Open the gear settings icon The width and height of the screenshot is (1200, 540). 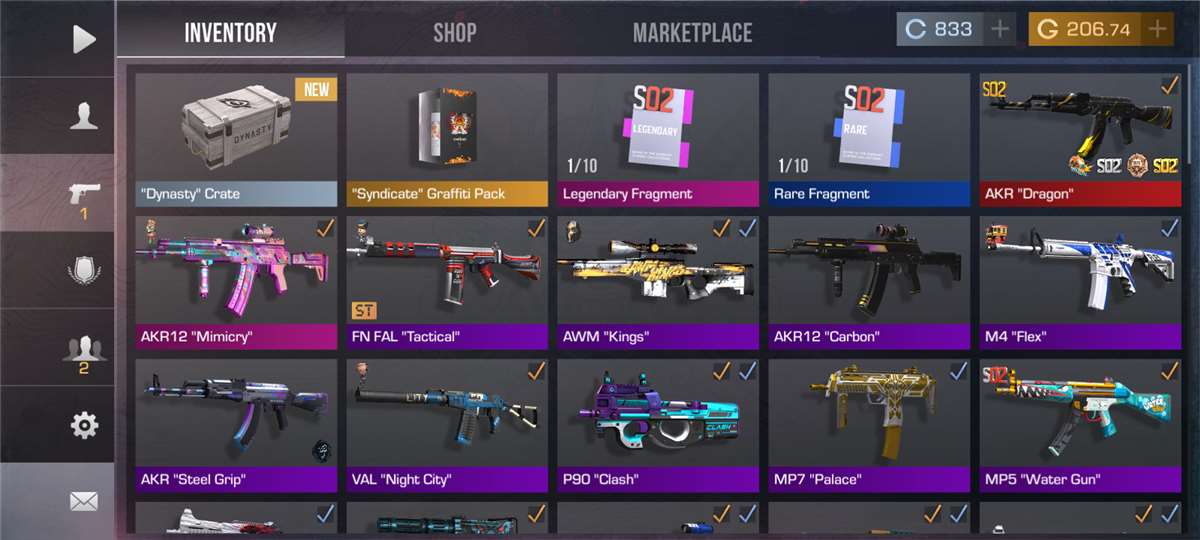[x=84, y=426]
